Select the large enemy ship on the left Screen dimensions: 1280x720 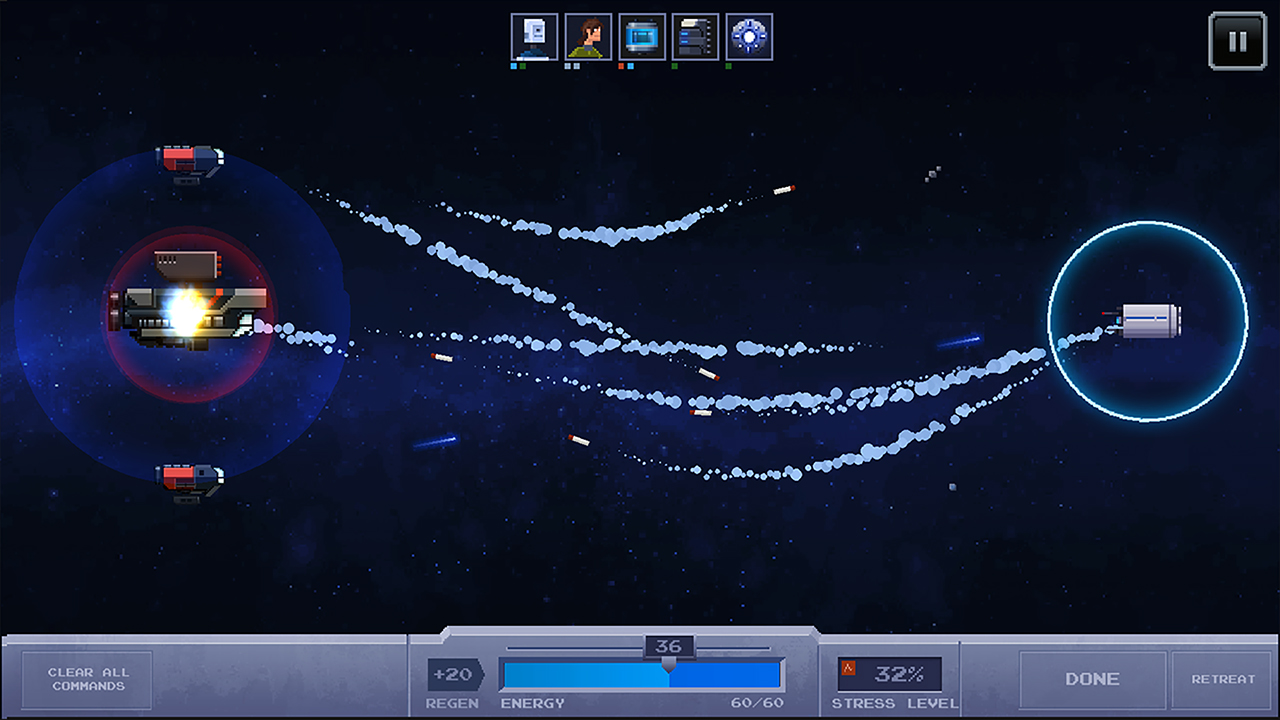pos(185,310)
